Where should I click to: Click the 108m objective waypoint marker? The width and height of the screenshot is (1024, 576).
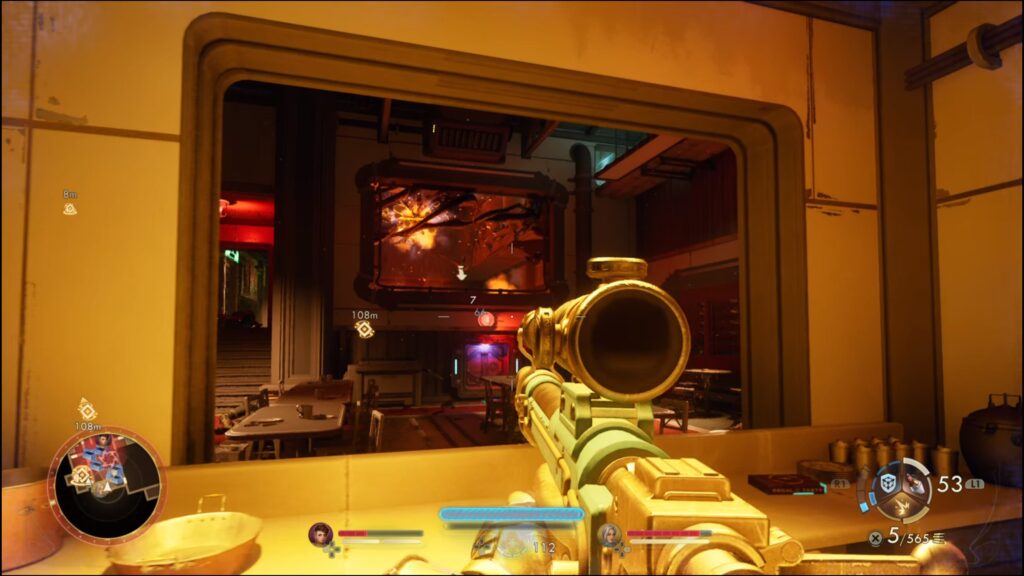coord(365,329)
